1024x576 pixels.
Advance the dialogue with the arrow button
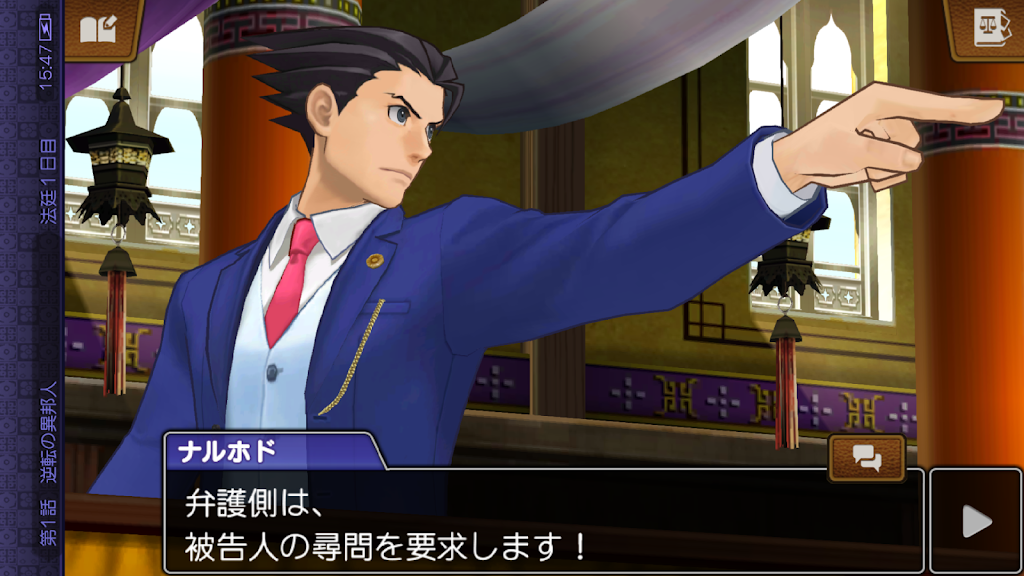(975, 521)
